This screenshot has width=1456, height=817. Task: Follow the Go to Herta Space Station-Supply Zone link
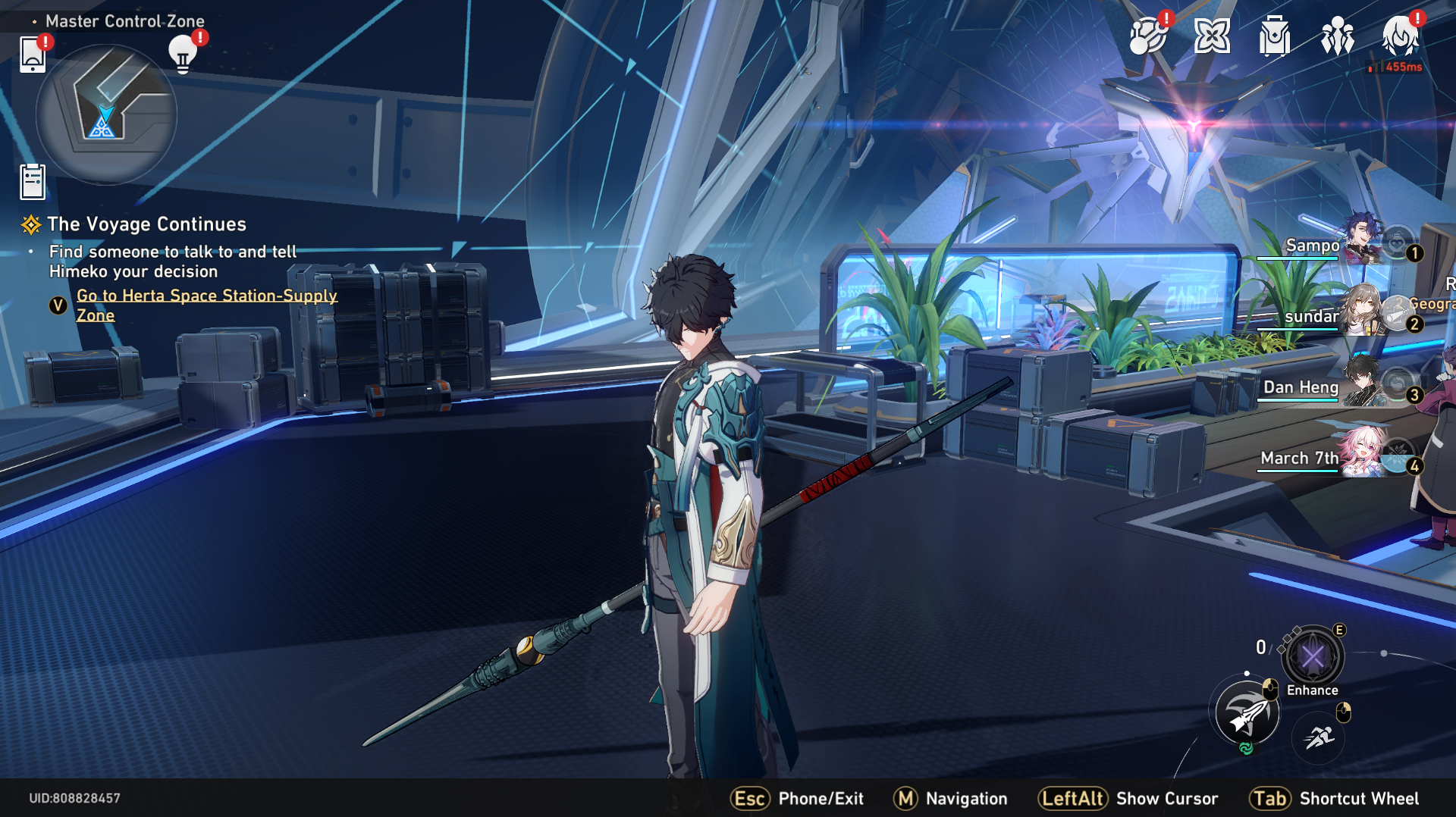point(206,305)
